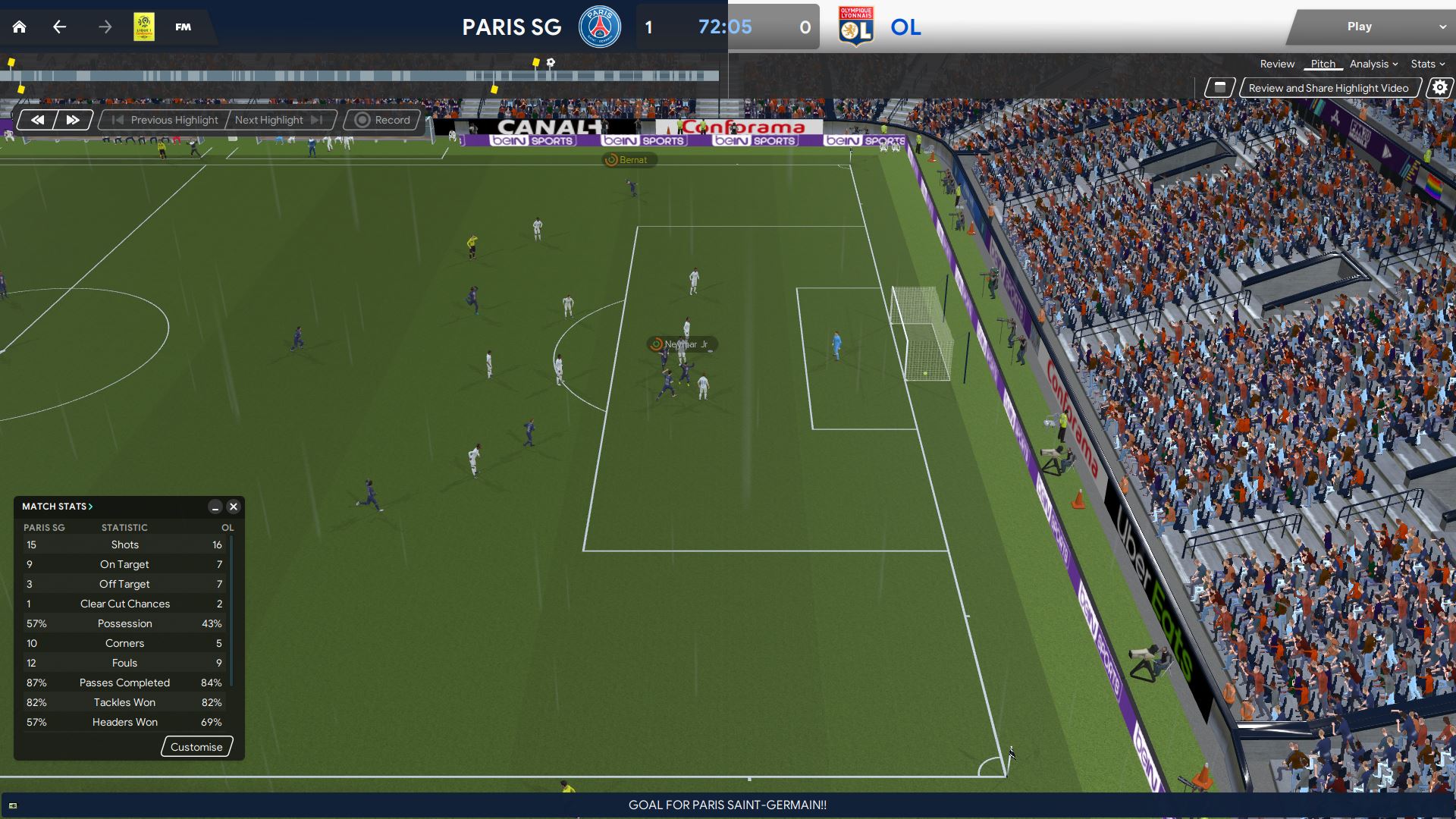The image size is (1456, 819).
Task: Navigate back with the left arrow
Action: (59, 27)
